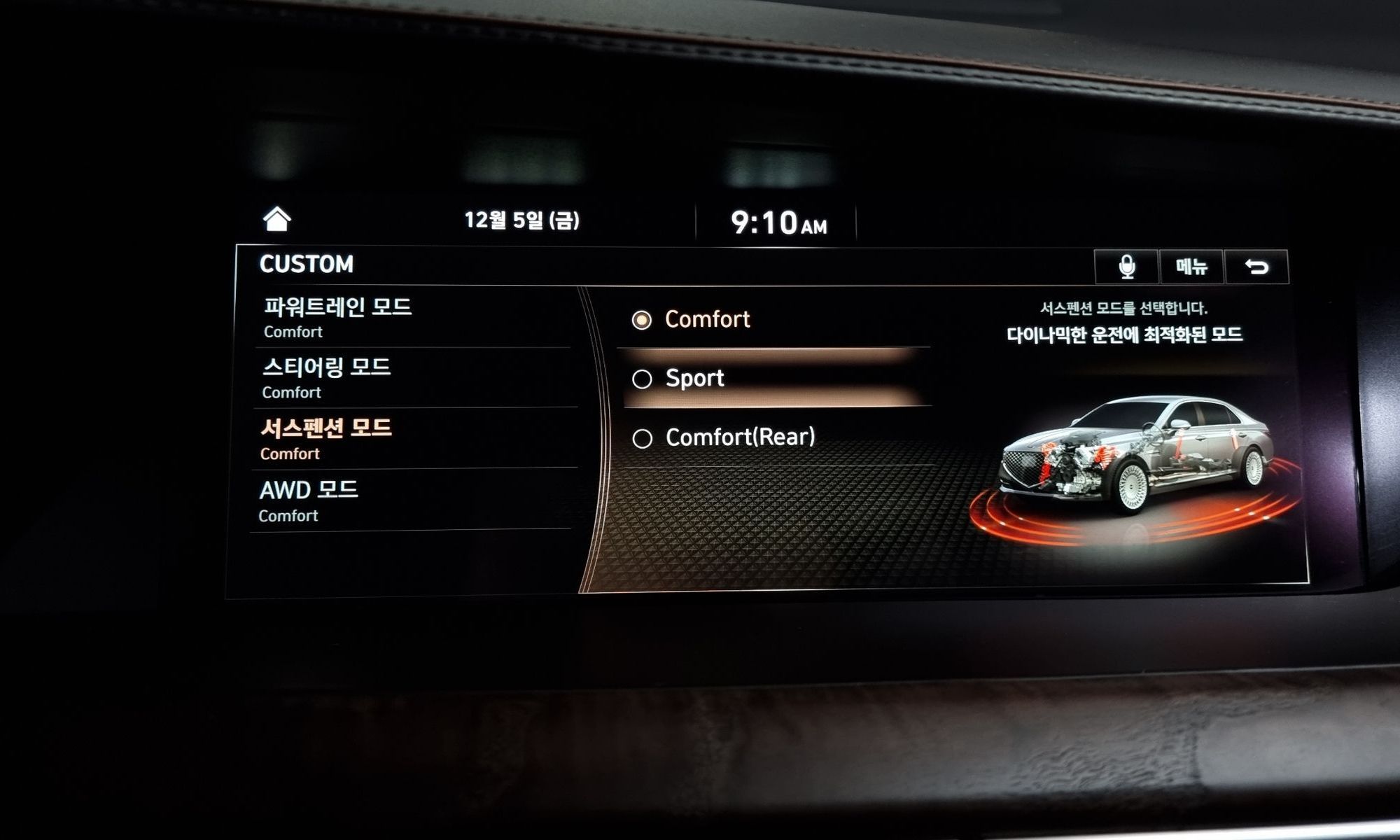Choose the Sport radio option
1400x840 pixels.
[x=694, y=379]
